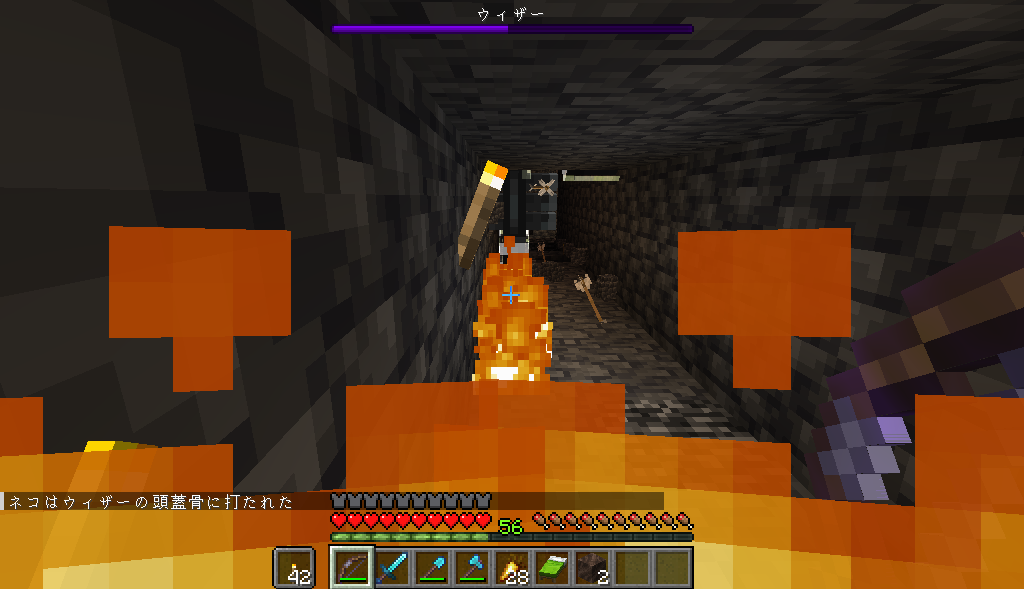
Task: Choose the diamond shovel hotbar slot
Action: 432,567
